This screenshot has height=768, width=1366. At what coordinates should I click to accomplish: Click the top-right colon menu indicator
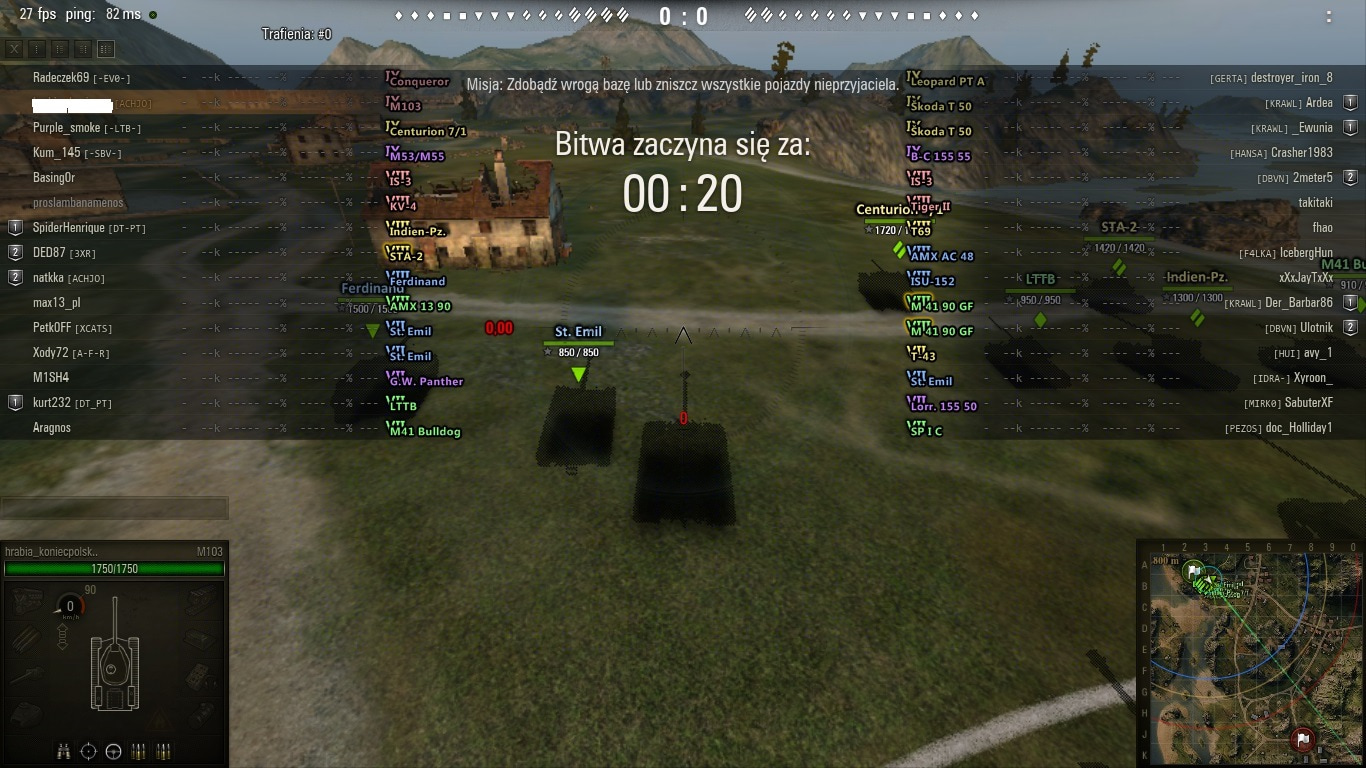pos(1328,16)
